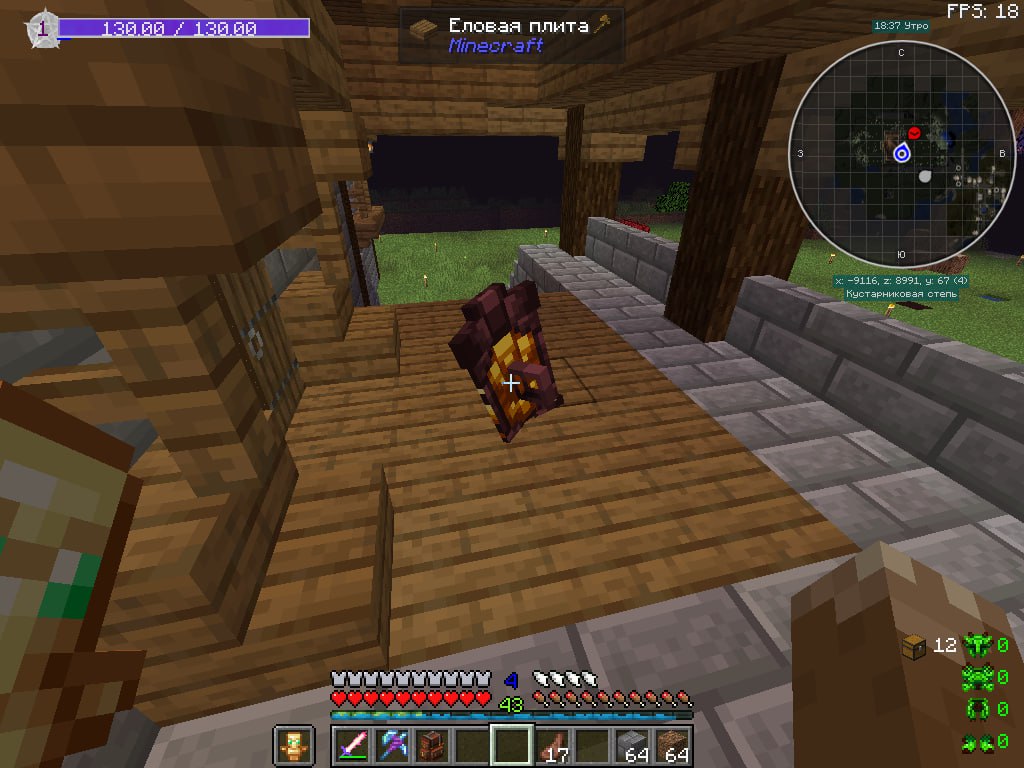Click the blue player marker on minimap

901,153
